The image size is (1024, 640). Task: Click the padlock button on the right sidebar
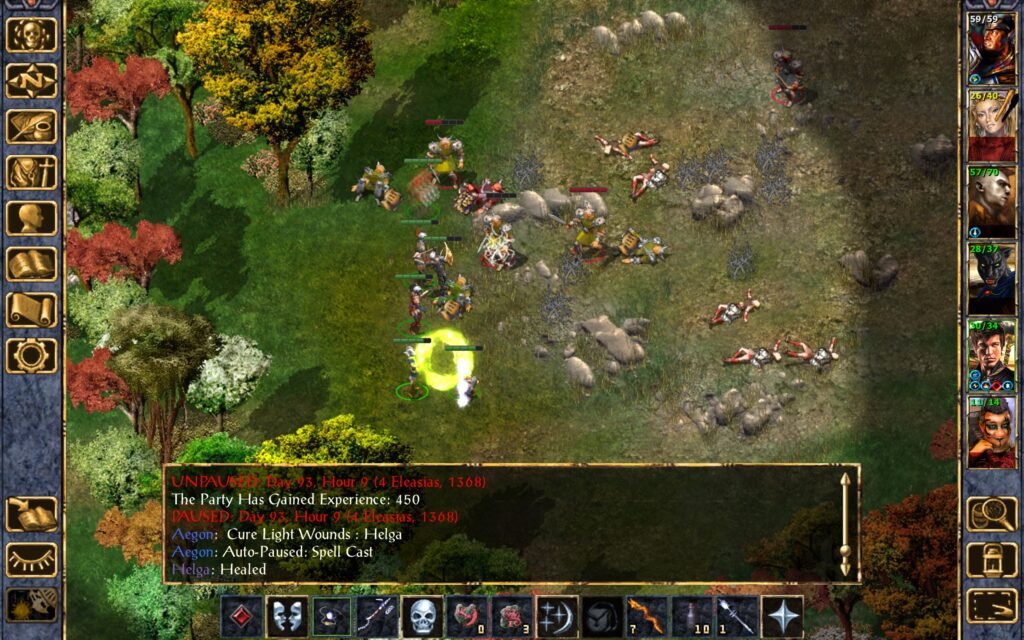[x=991, y=560]
